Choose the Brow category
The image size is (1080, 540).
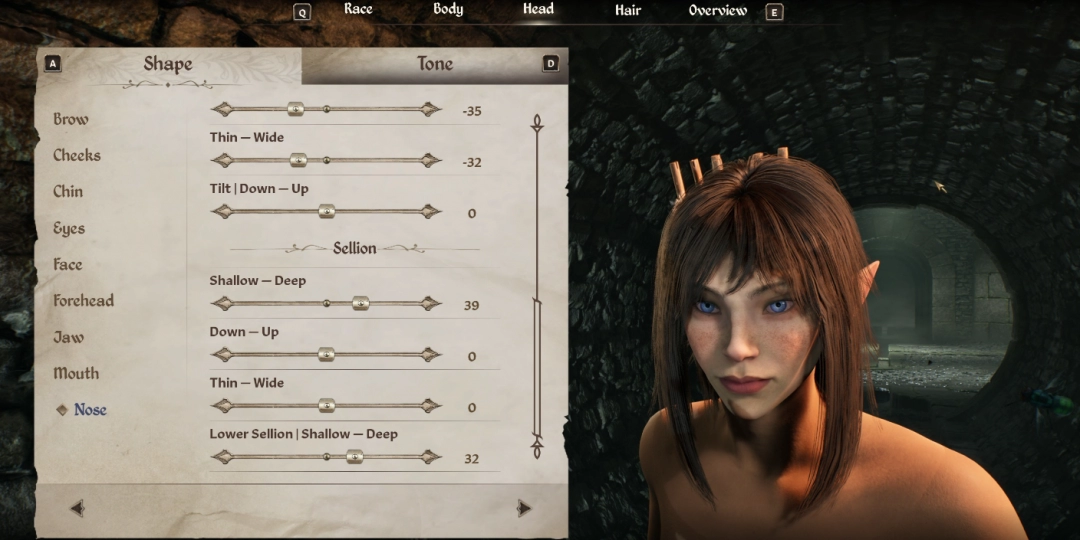[70, 119]
